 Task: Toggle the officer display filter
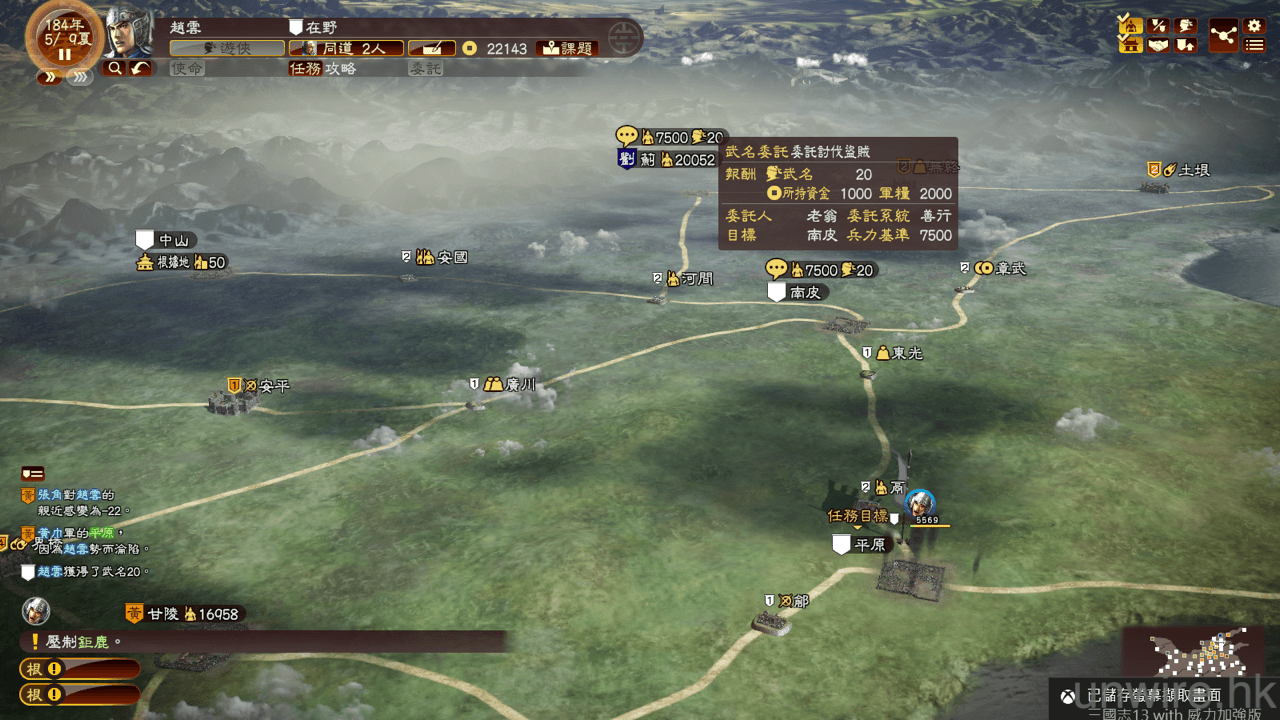[x=1131, y=25]
